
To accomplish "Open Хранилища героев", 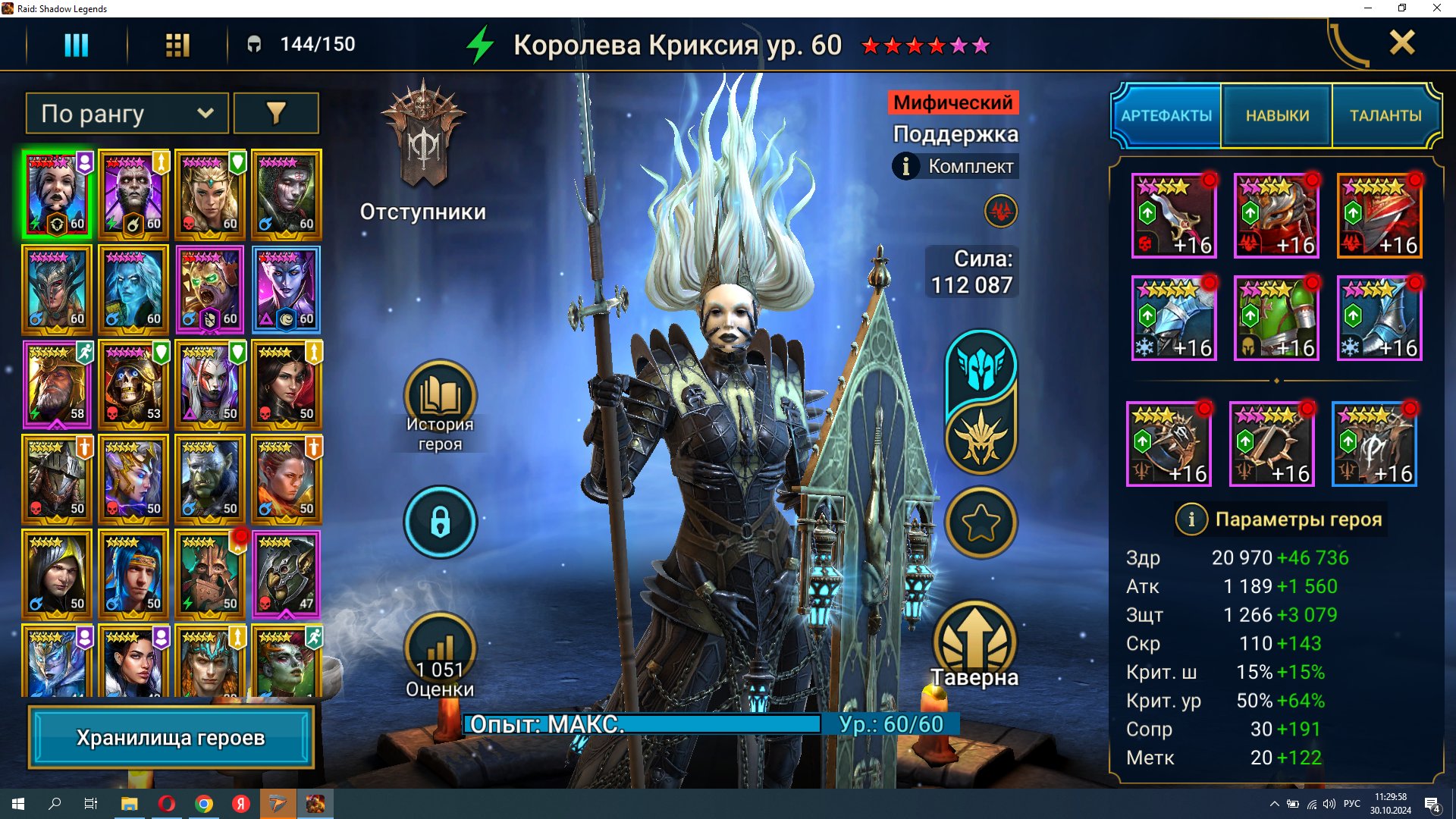I will pyautogui.click(x=171, y=737).
